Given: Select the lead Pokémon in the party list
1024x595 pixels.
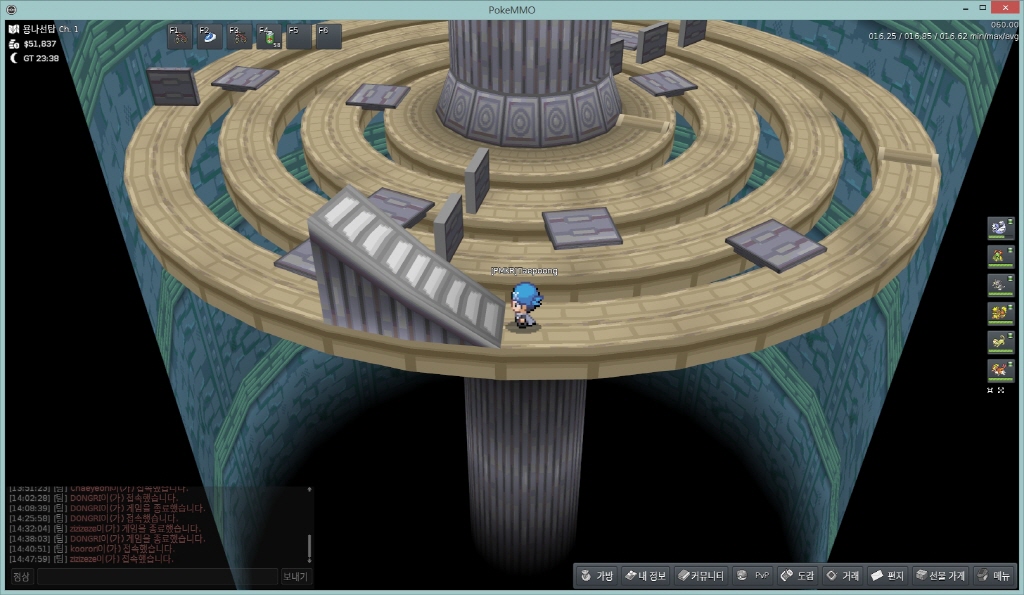Looking at the screenshot, I should pos(1000,228).
